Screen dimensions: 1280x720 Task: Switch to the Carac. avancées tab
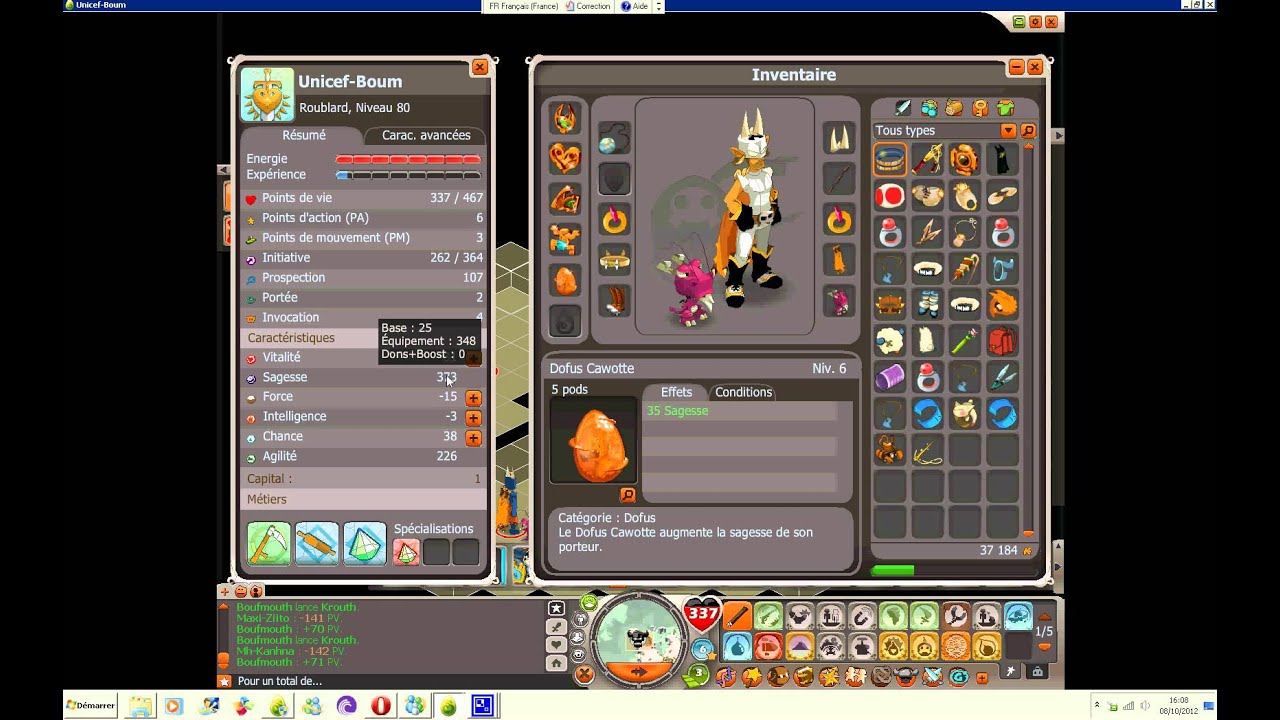pos(425,135)
